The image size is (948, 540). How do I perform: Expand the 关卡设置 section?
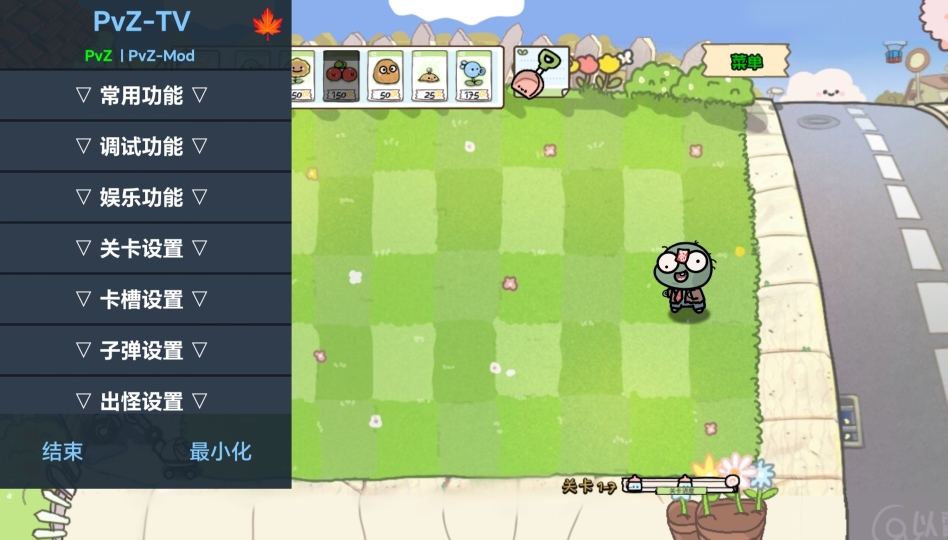142,249
